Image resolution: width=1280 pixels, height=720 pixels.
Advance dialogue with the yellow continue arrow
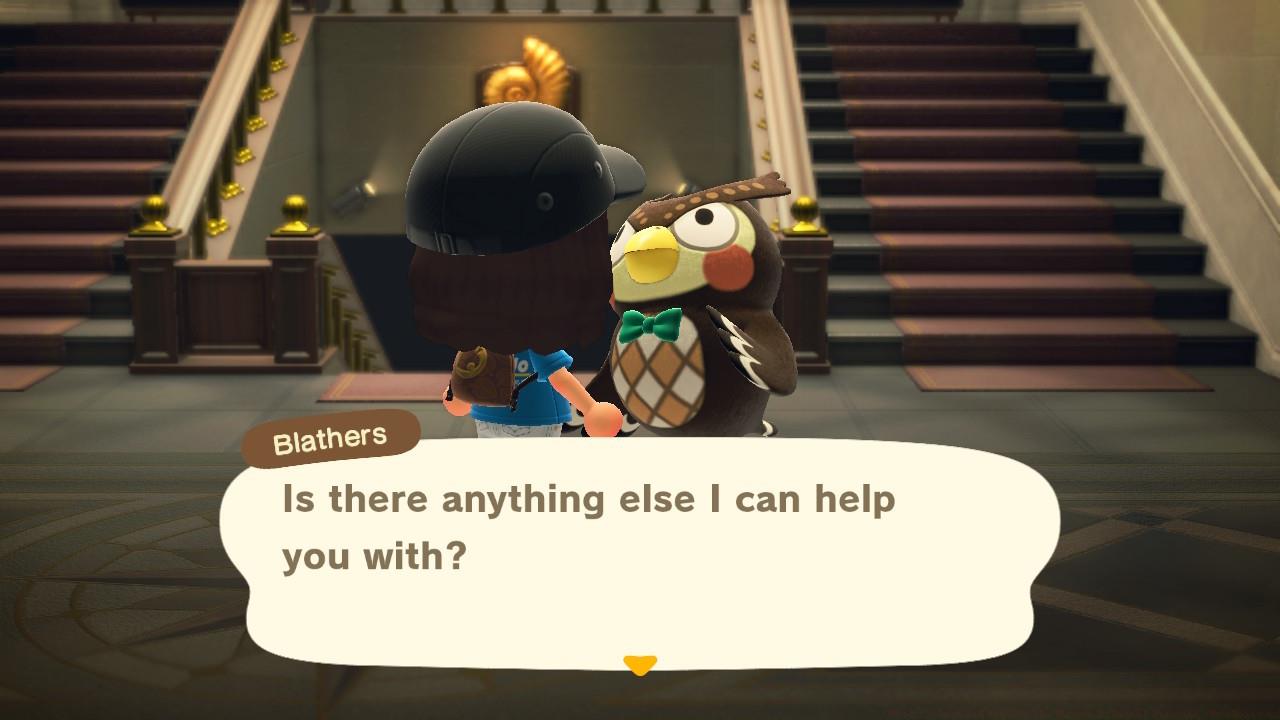640,665
